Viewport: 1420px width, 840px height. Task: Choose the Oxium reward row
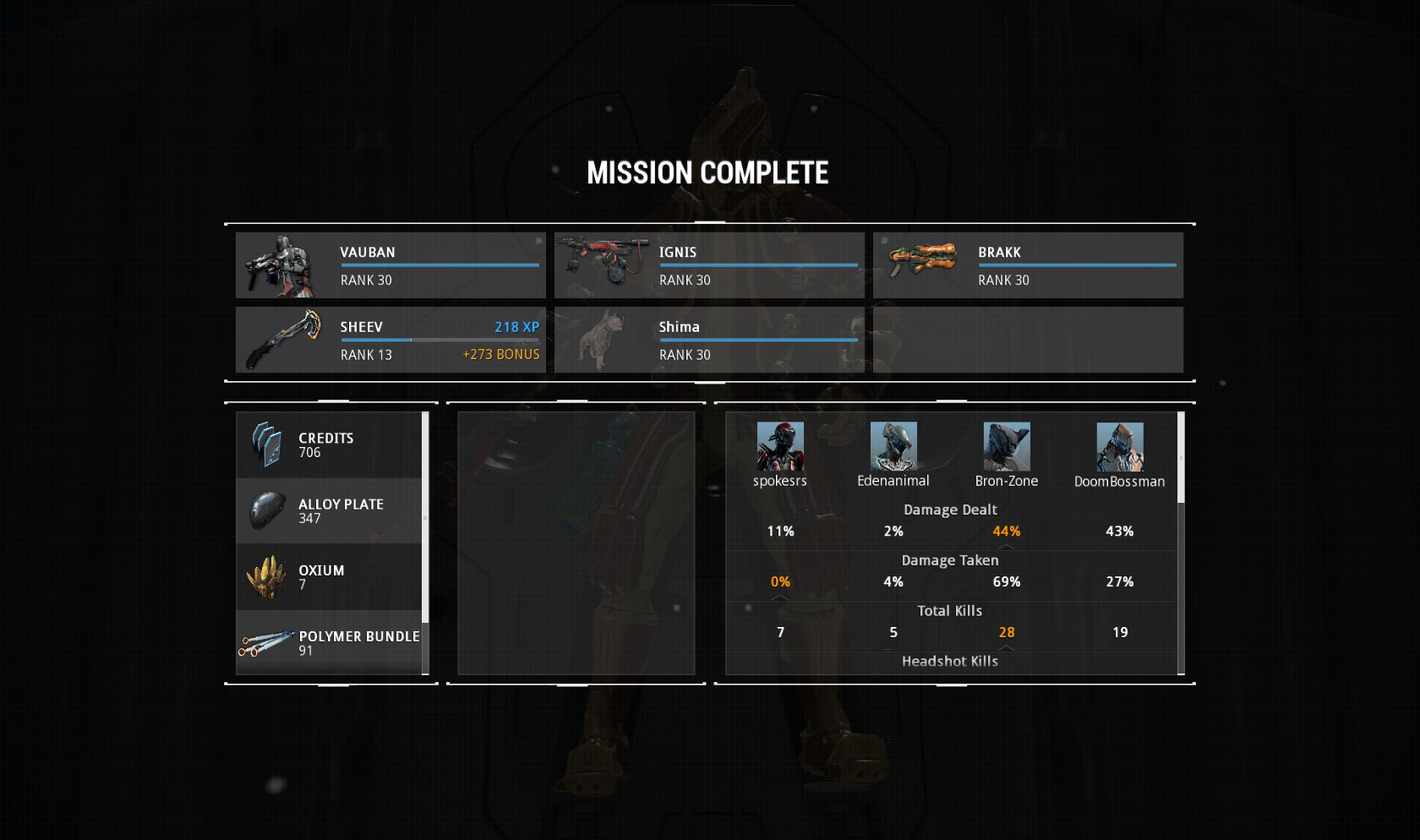pyautogui.click(x=329, y=577)
